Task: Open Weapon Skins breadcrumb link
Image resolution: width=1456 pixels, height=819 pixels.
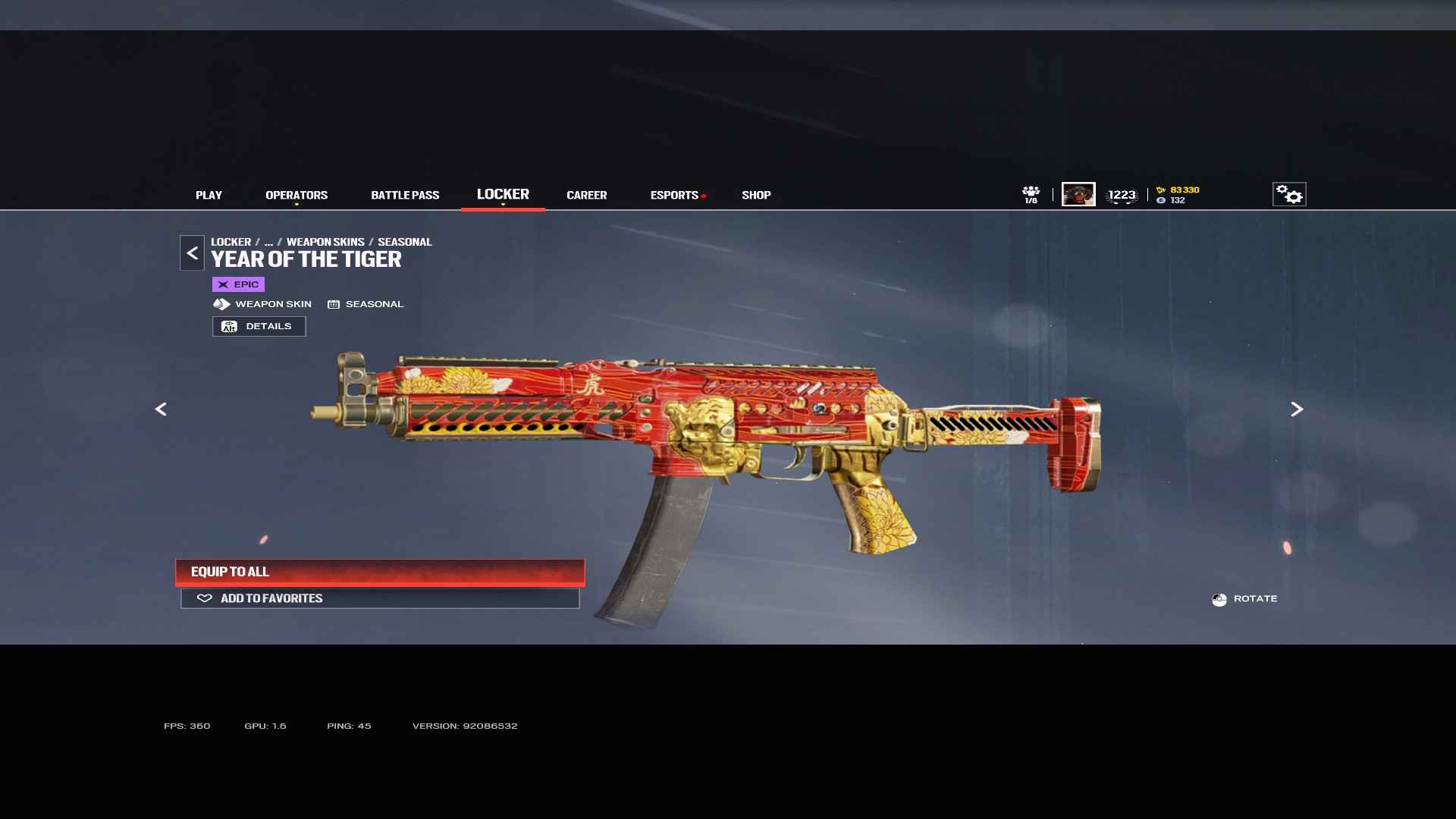Action: (x=325, y=242)
